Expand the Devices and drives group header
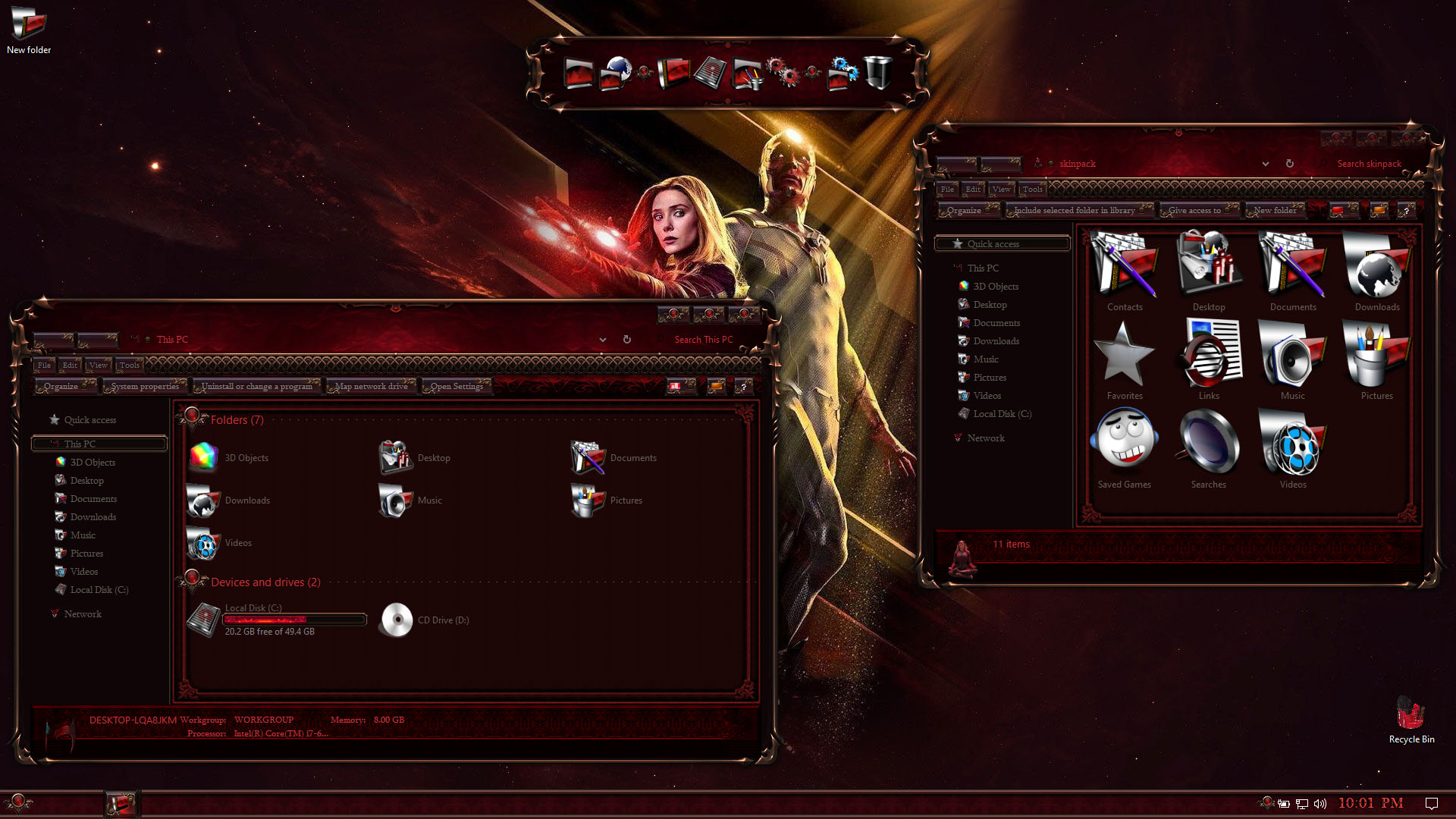This screenshot has width=1456, height=819. (265, 582)
